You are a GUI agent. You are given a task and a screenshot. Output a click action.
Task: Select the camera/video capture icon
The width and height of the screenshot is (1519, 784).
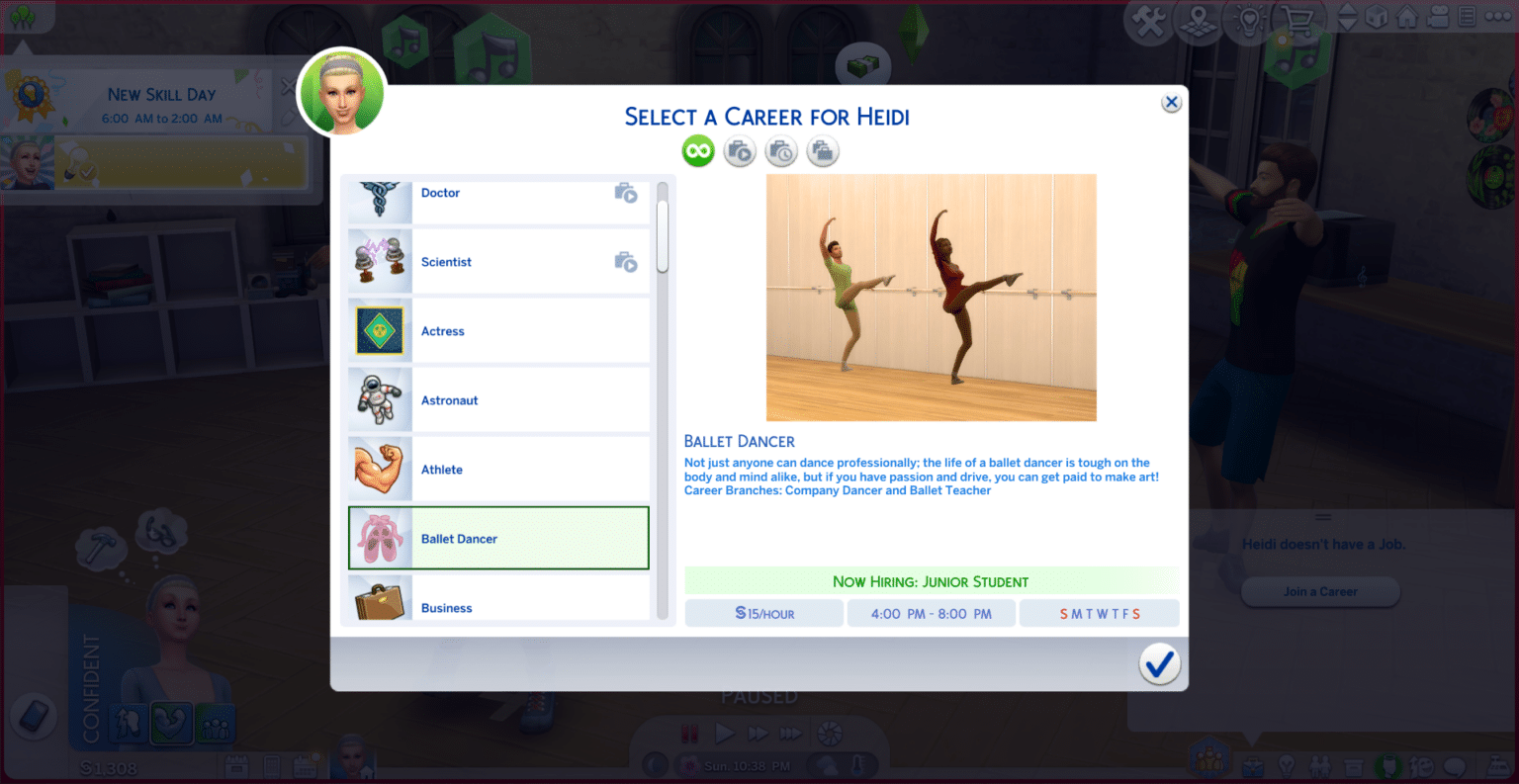click(1438, 16)
